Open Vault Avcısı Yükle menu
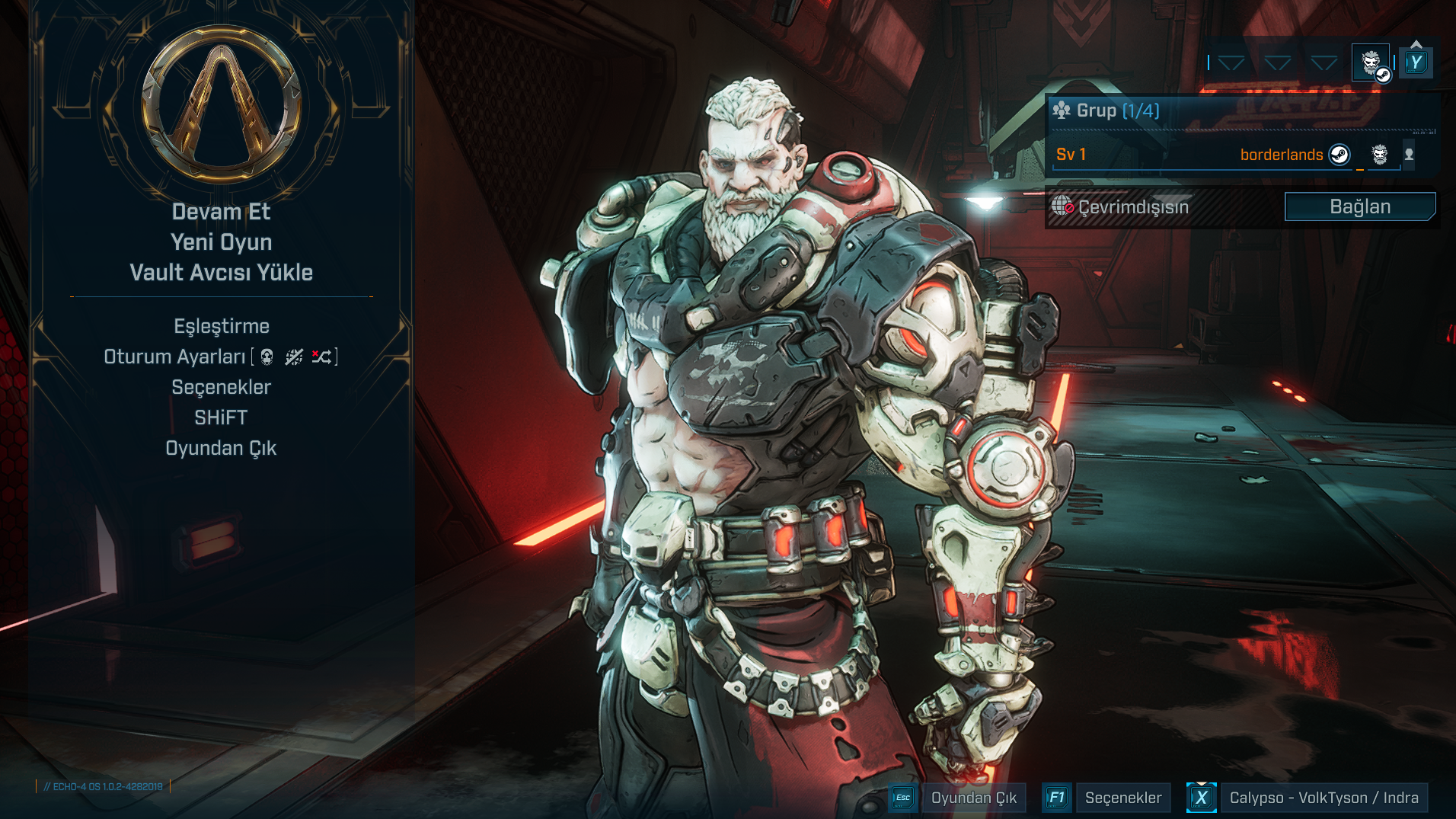The width and height of the screenshot is (1456, 819). [x=221, y=273]
